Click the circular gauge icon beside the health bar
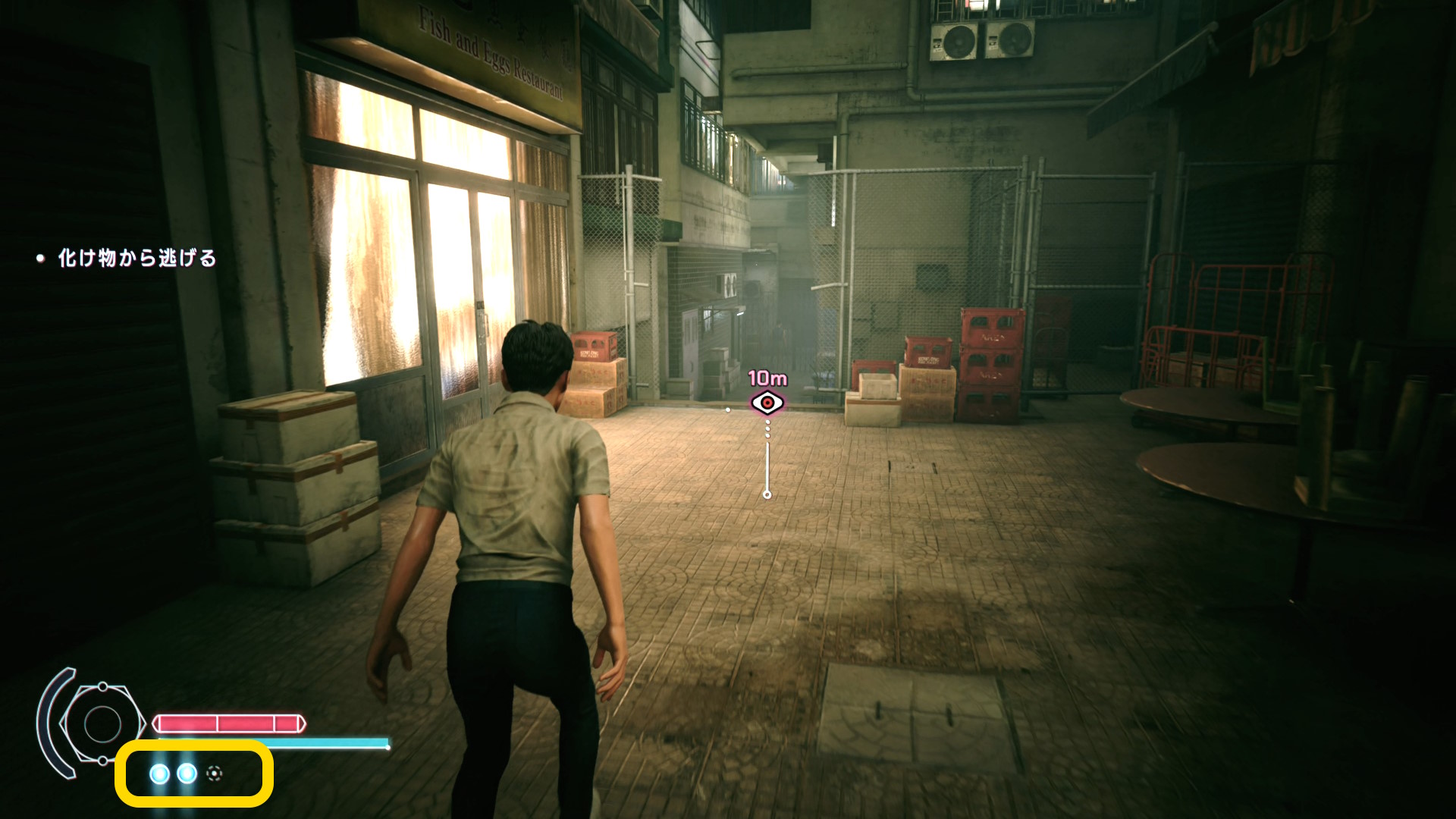 [102, 723]
